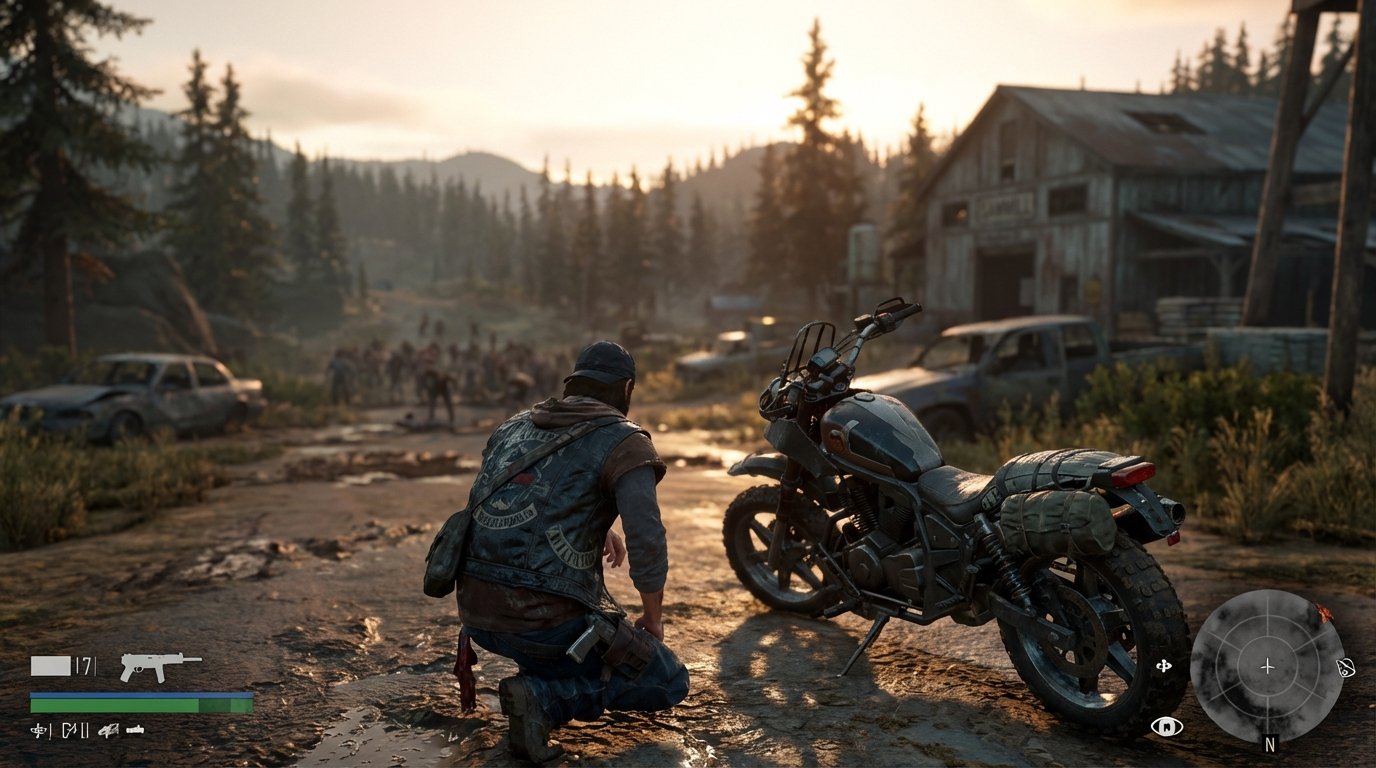1376x768 pixels.
Task: Click the inner detection ring of the minimap
Action: pyautogui.click(x=1267, y=639)
